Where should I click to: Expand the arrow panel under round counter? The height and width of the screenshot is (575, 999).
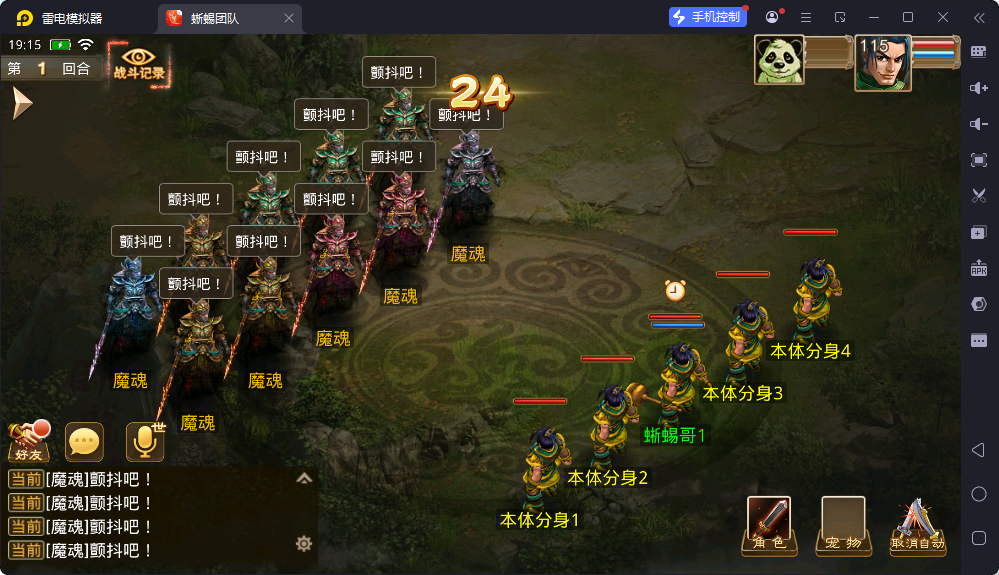(21, 103)
